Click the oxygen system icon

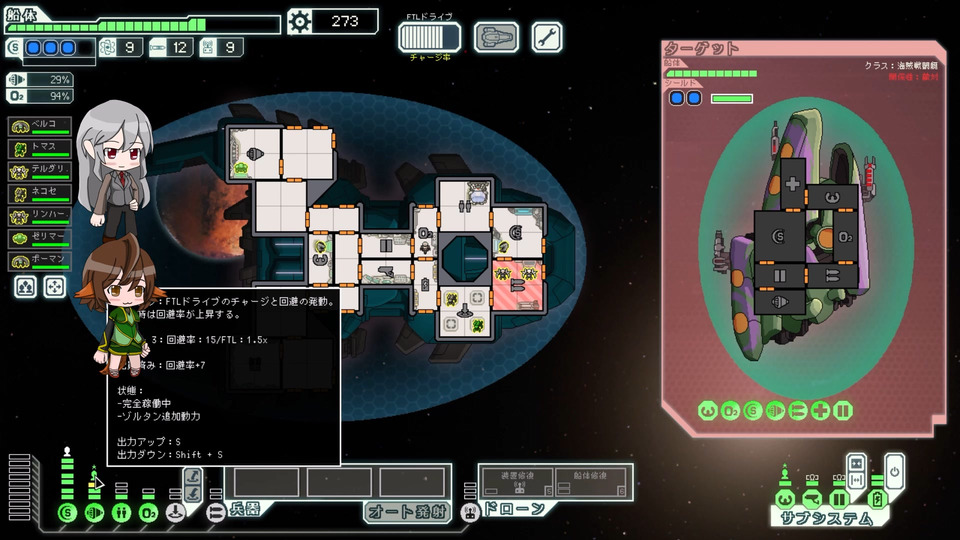point(148,513)
